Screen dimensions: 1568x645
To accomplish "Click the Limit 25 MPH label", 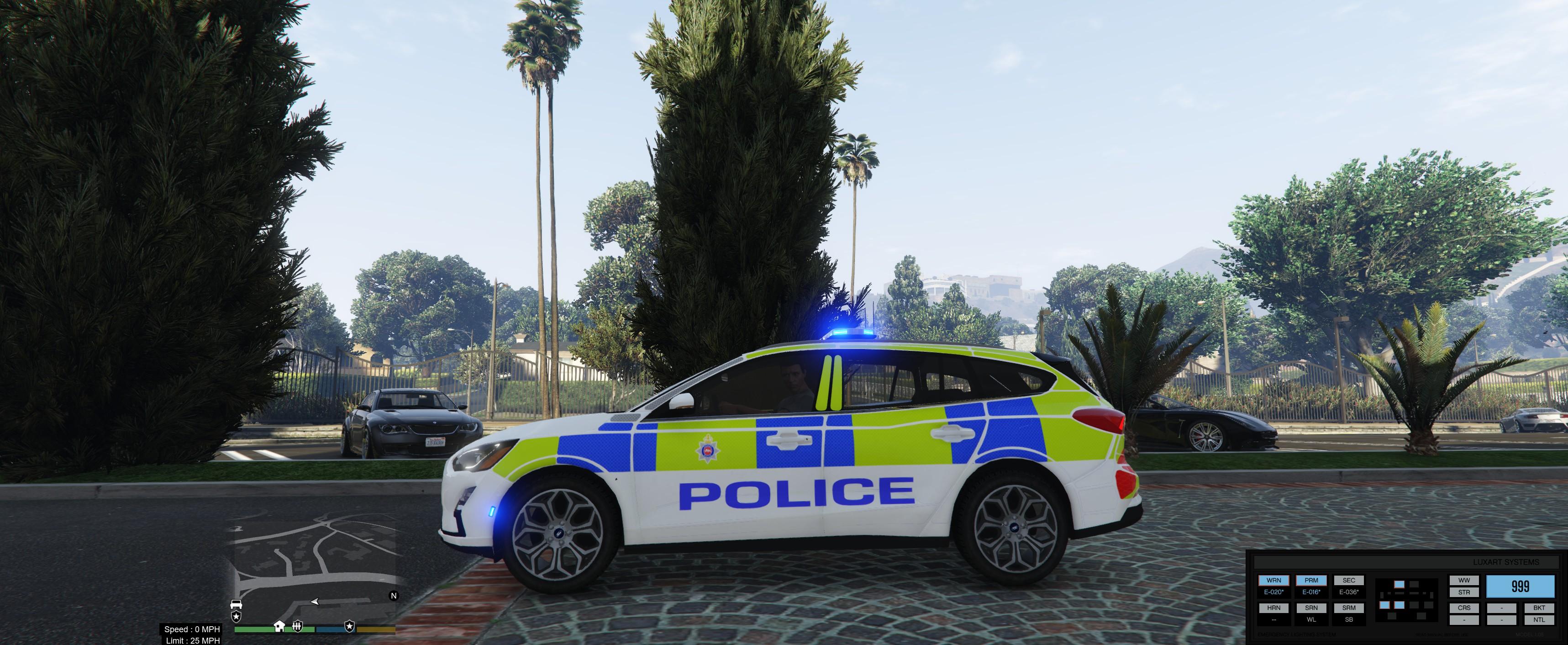I will pyautogui.click(x=192, y=641).
